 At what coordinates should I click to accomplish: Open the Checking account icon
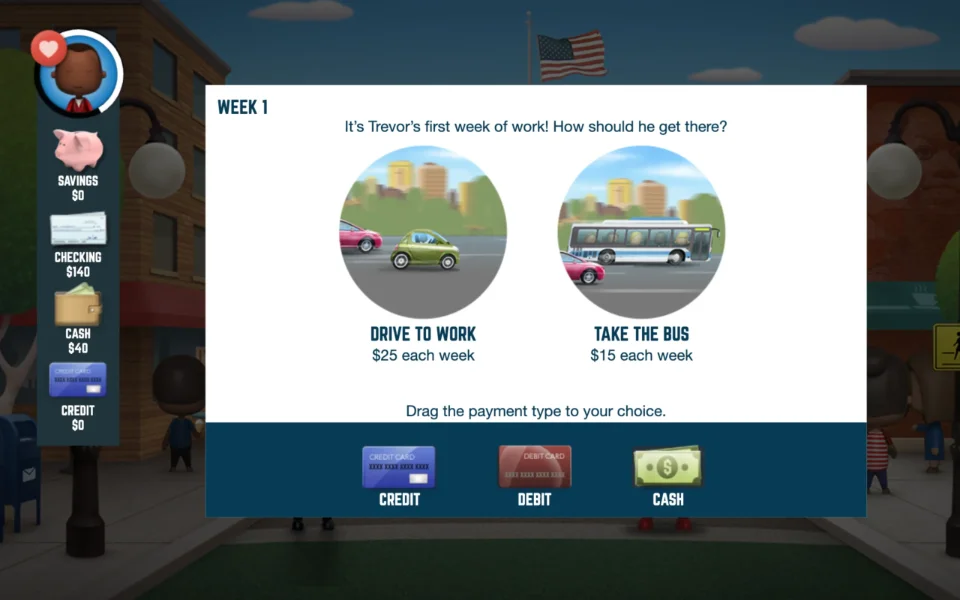[78, 229]
